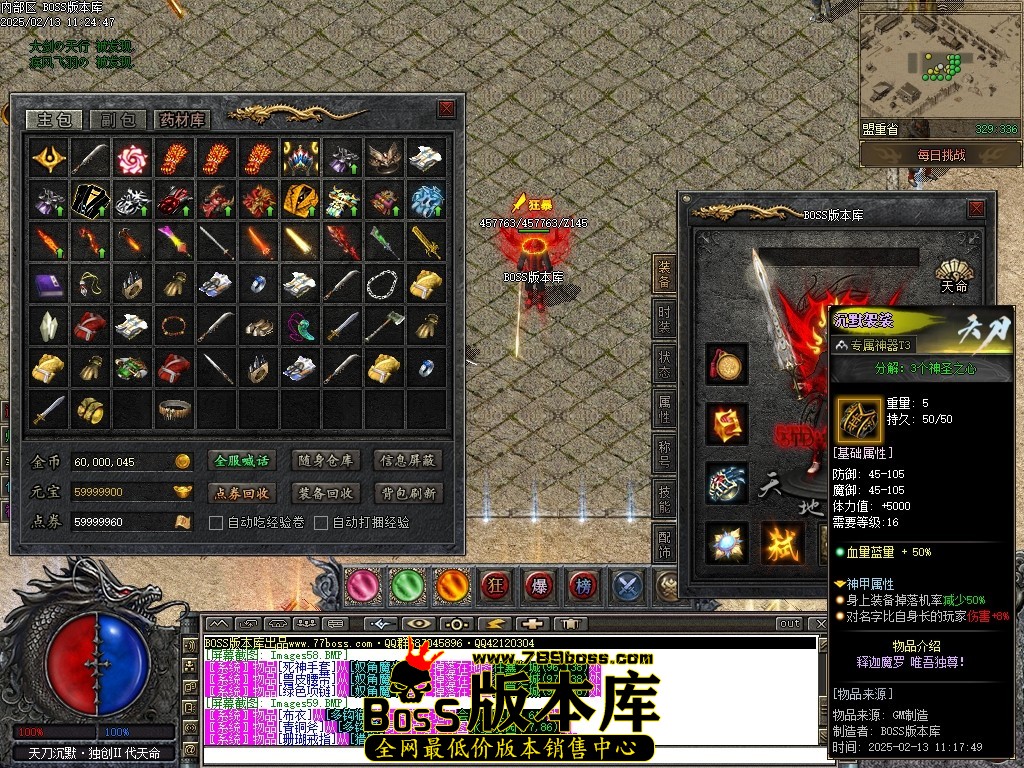Pick the battle axe item slot
This screenshot has width=1024, height=768.
(x=383, y=326)
